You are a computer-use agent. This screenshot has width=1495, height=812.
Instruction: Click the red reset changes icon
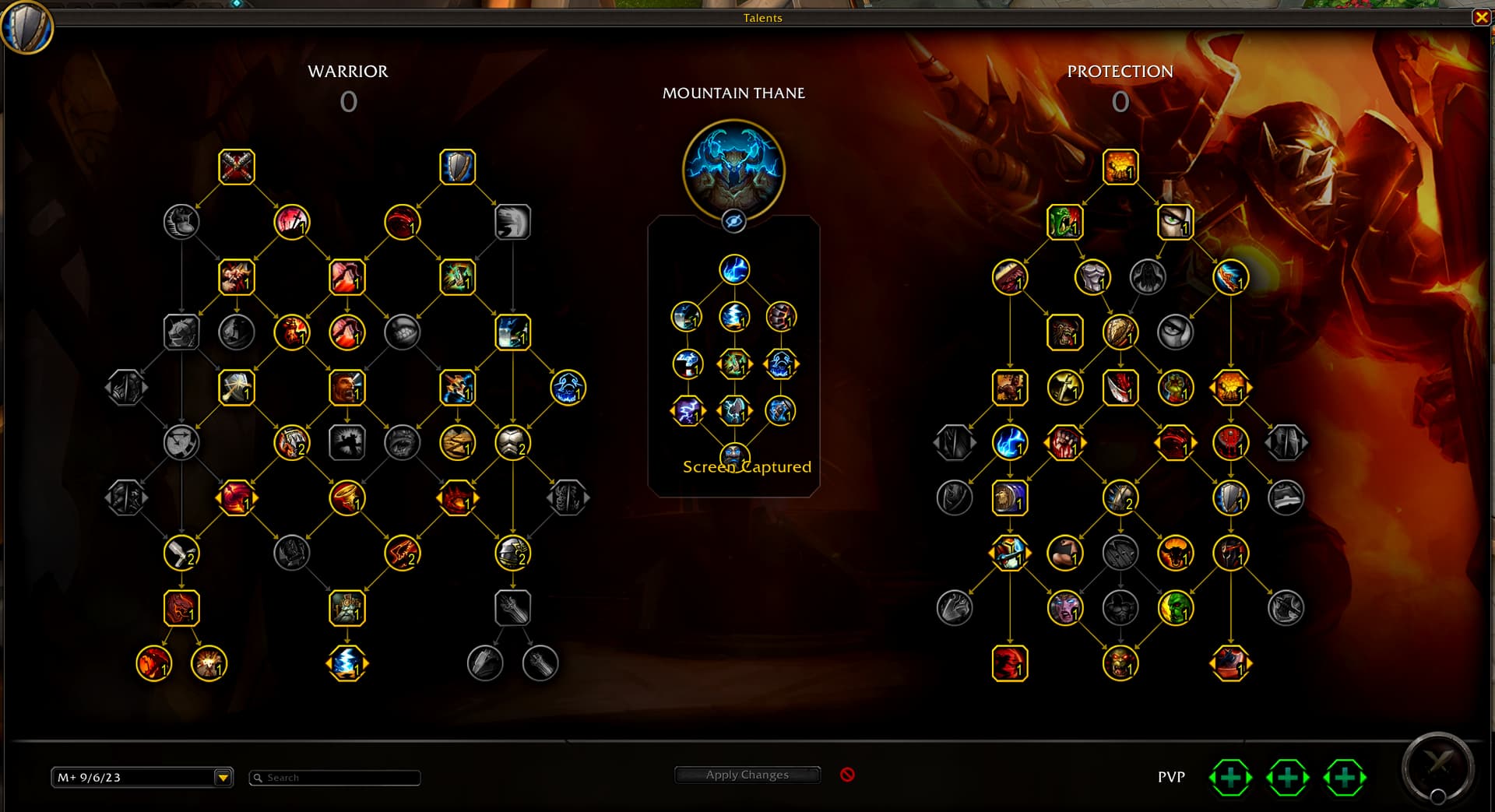pos(847,775)
